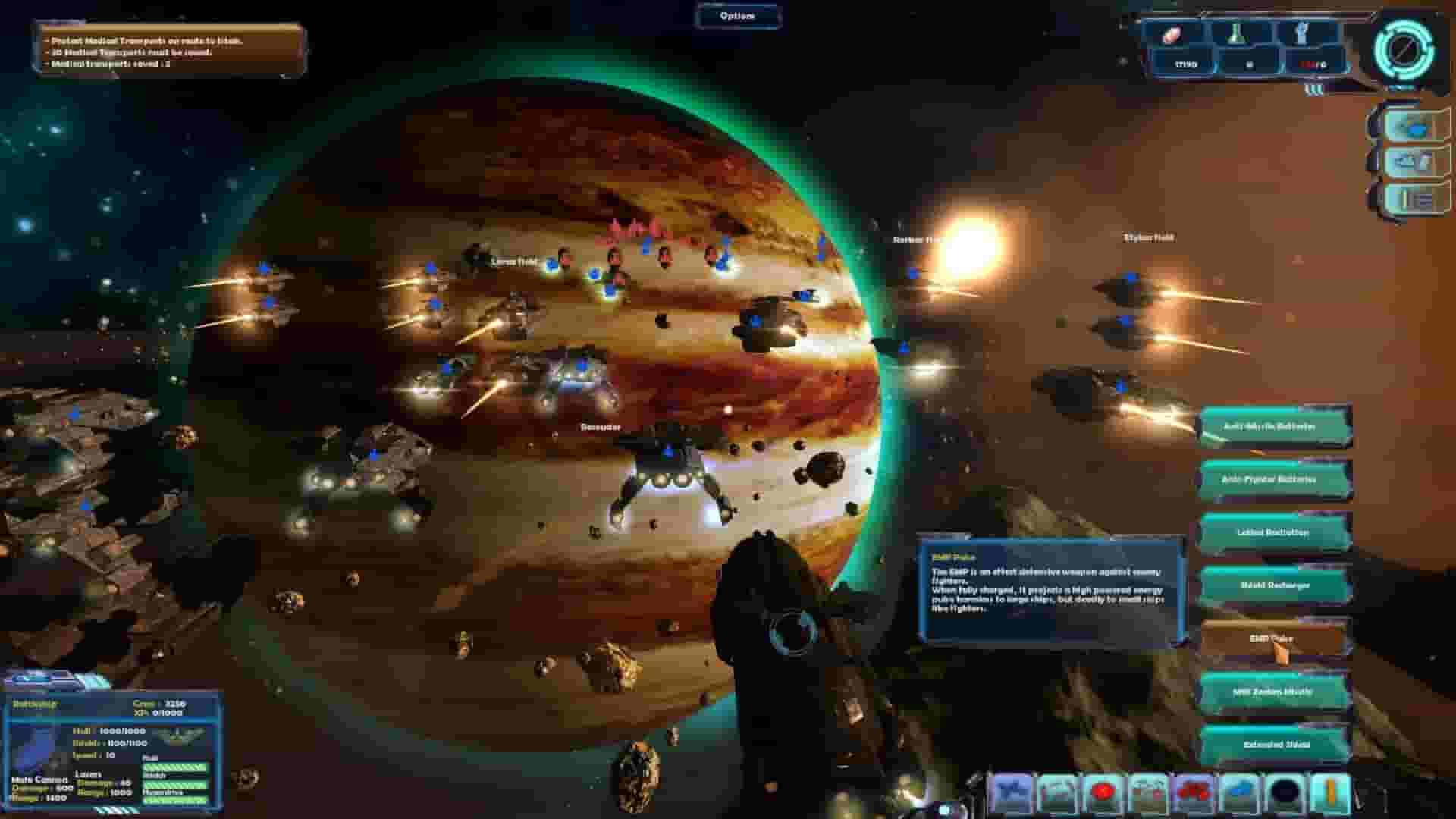Toggle the Extended Shield upgrade
The image size is (1456, 819).
[1275, 745]
